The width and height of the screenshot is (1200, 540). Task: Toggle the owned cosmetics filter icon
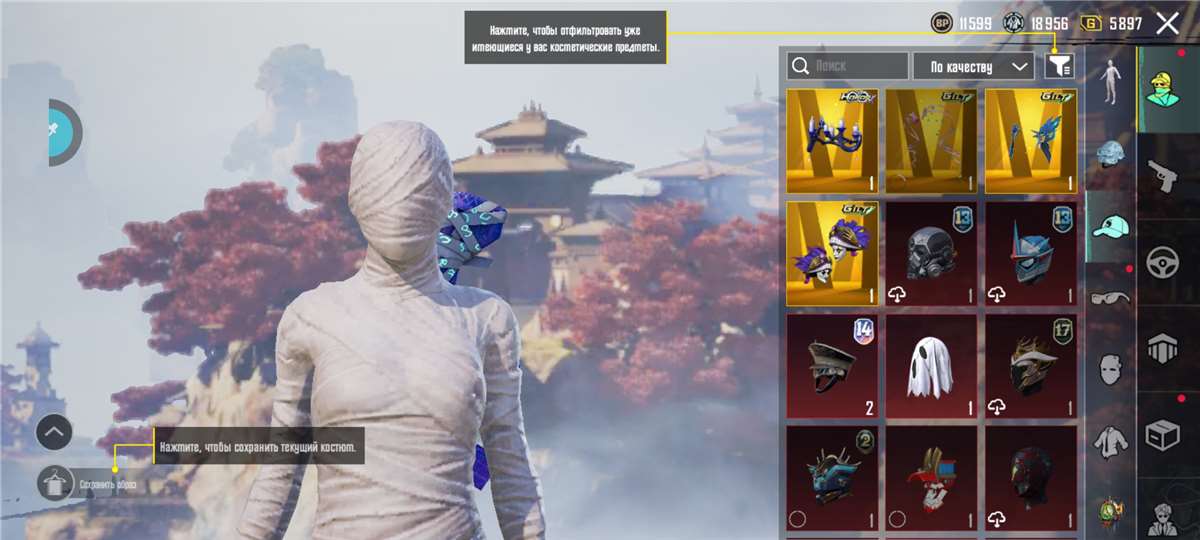[1059, 66]
